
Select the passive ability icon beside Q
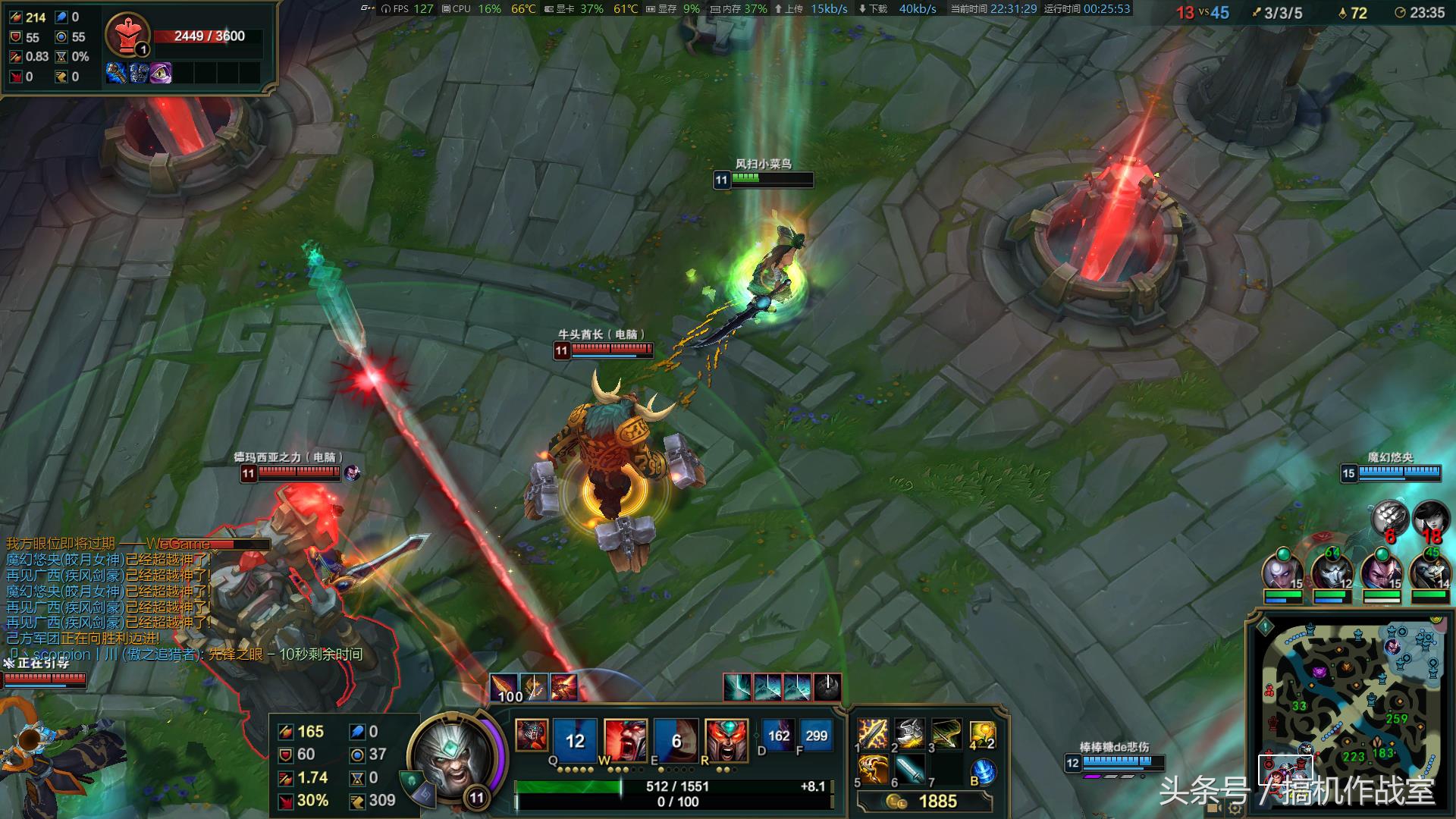(x=531, y=735)
